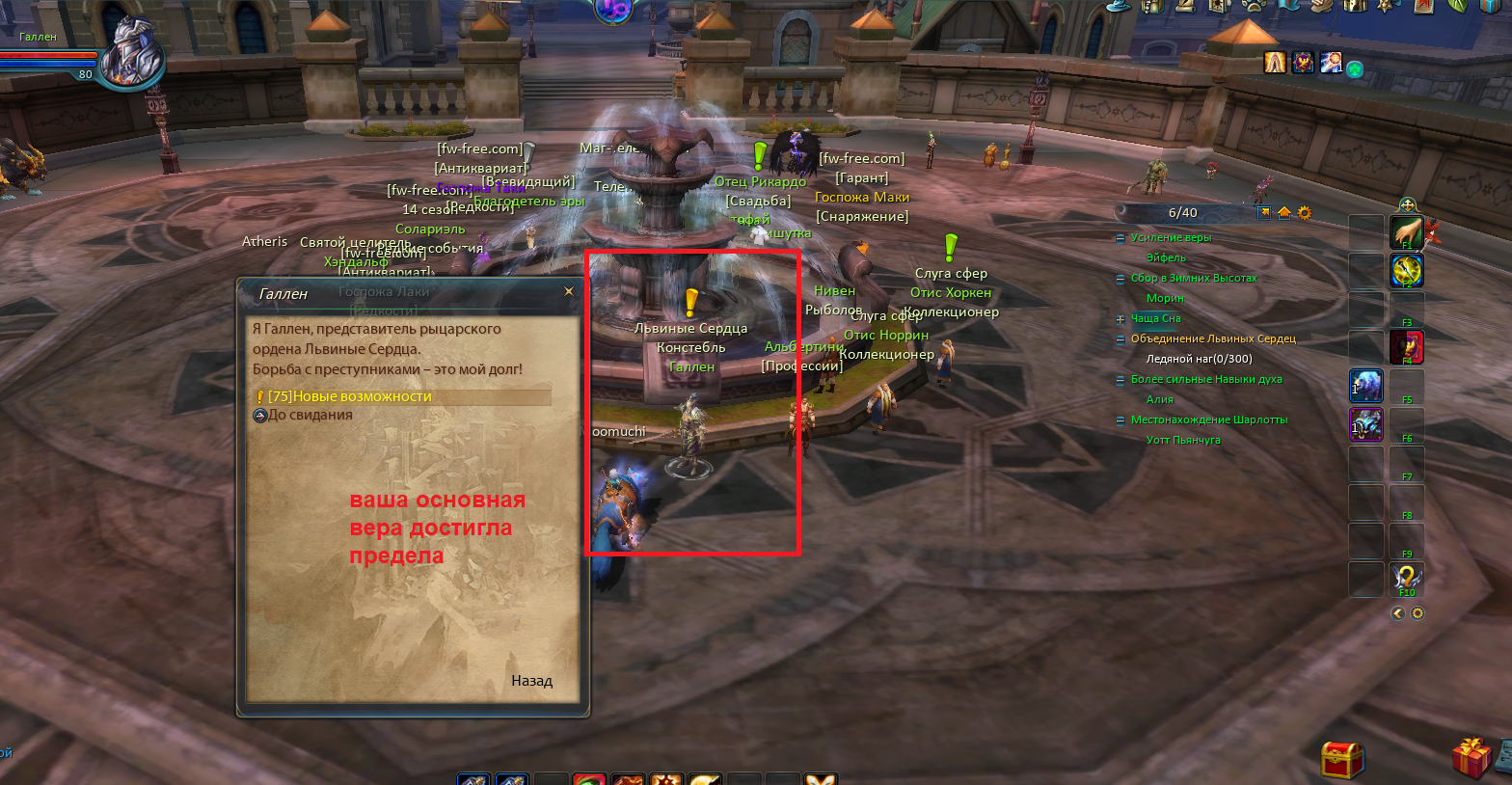
Task: Select the Сбор в Зимних Высотах quest
Action: (x=1193, y=278)
